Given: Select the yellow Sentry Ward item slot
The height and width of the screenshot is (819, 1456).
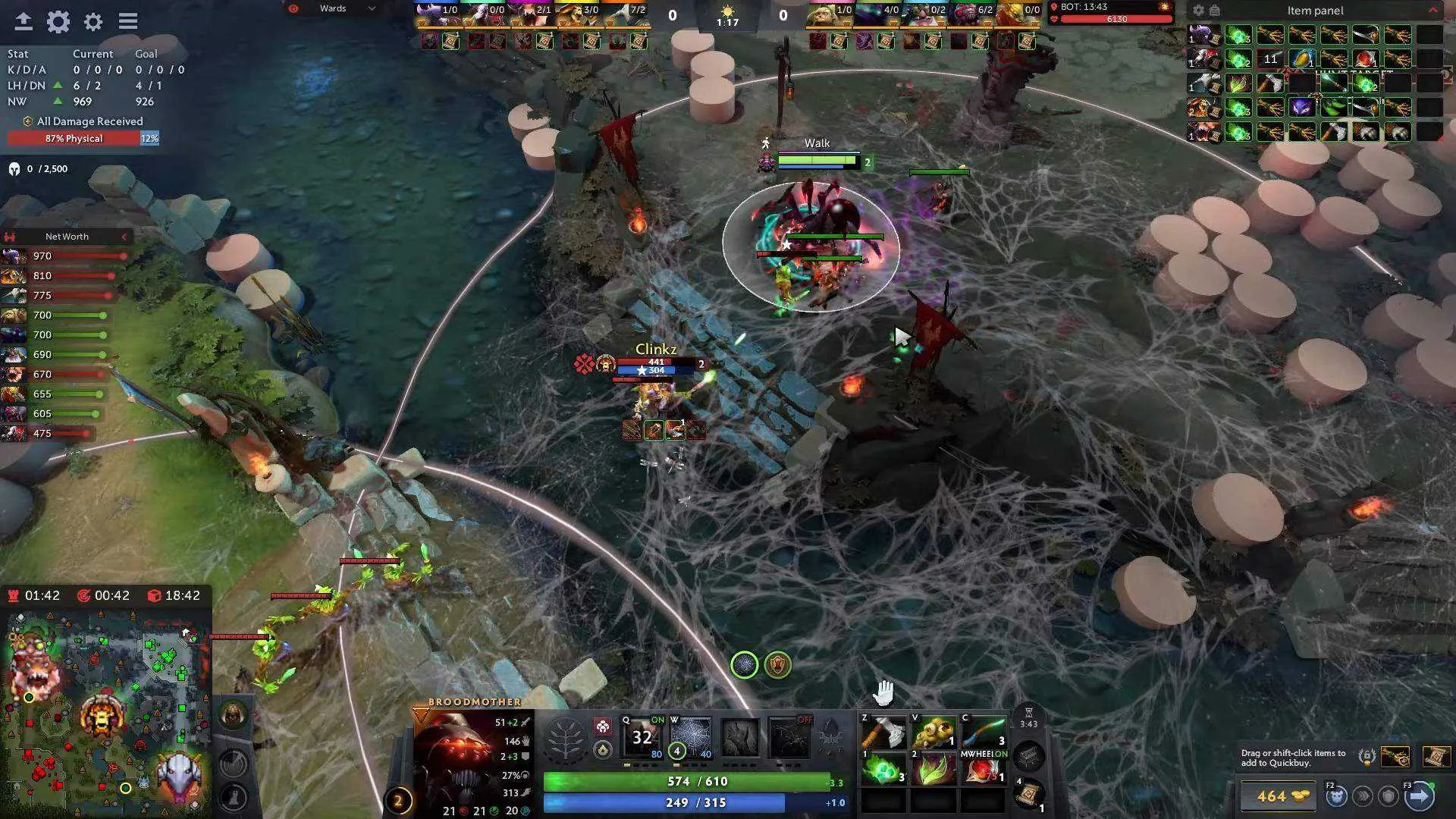Looking at the screenshot, I should click(x=934, y=733).
